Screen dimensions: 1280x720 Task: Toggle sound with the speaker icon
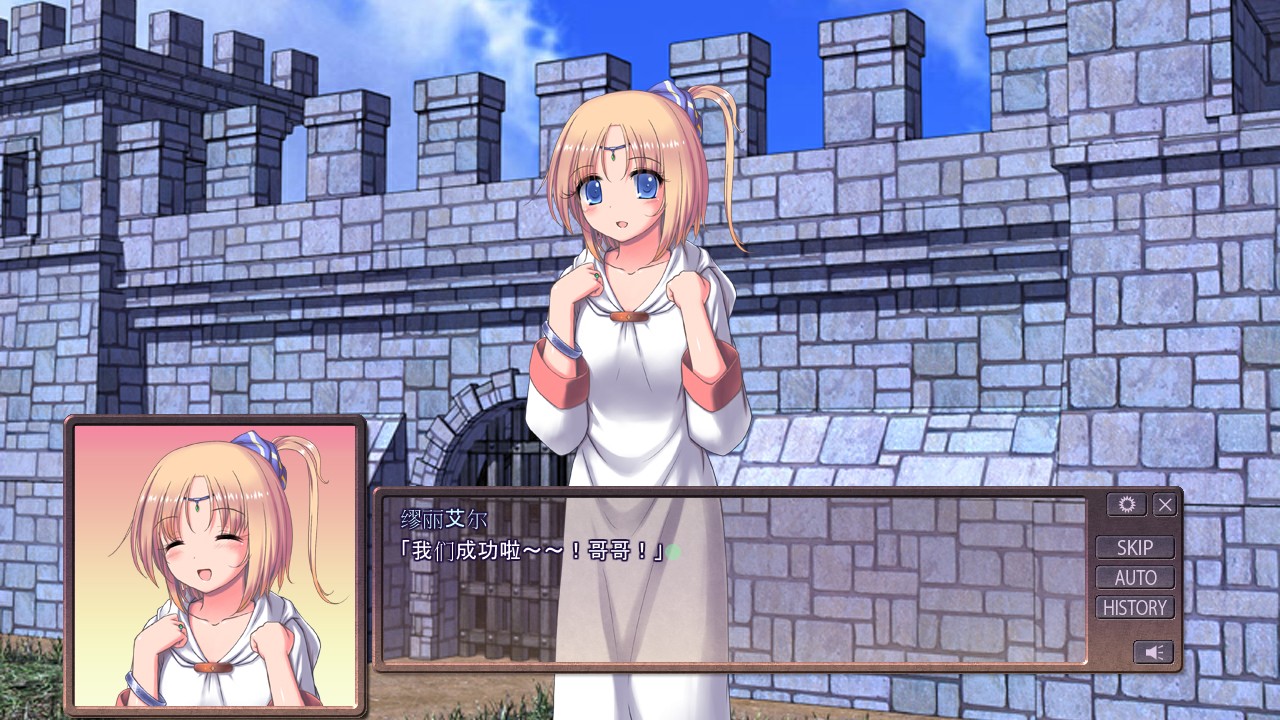pyautogui.click(x=1153, y=652)
